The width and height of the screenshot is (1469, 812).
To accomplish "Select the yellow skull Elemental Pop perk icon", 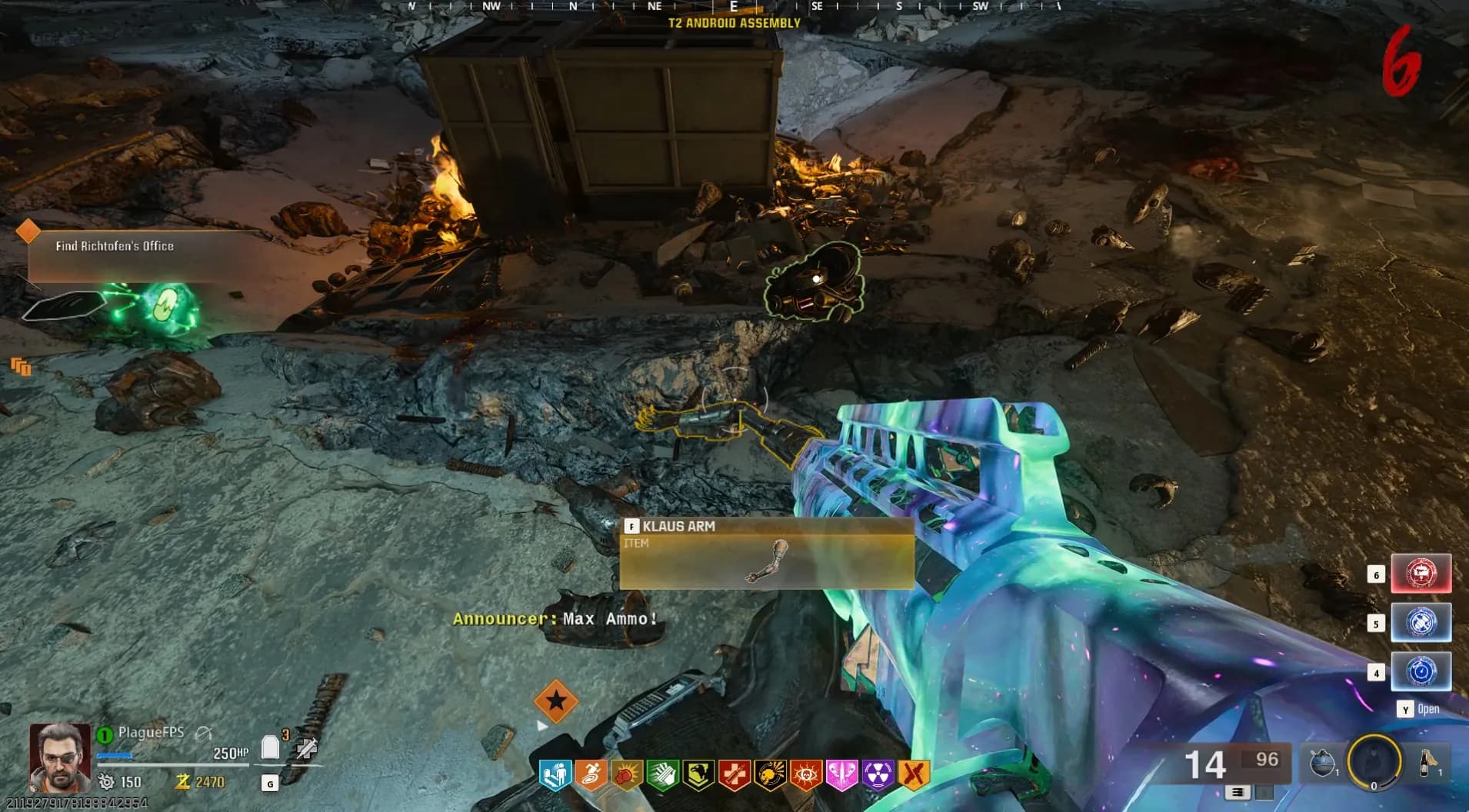I will 770,775.
